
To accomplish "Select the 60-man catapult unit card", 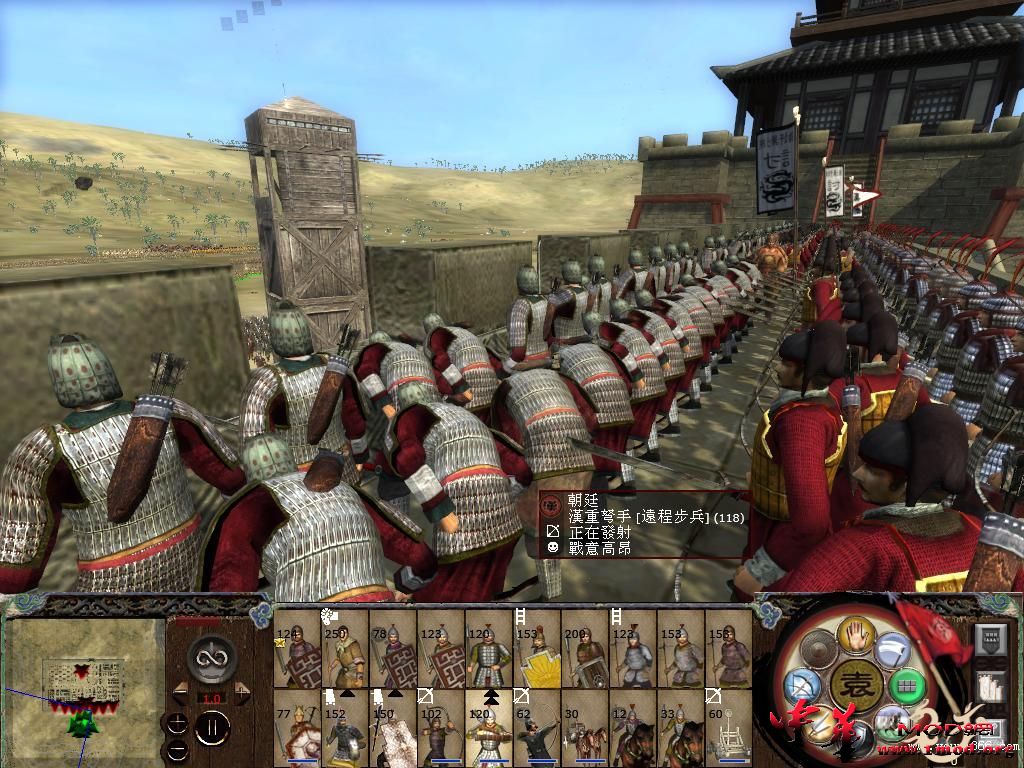I will pos(729,727).
